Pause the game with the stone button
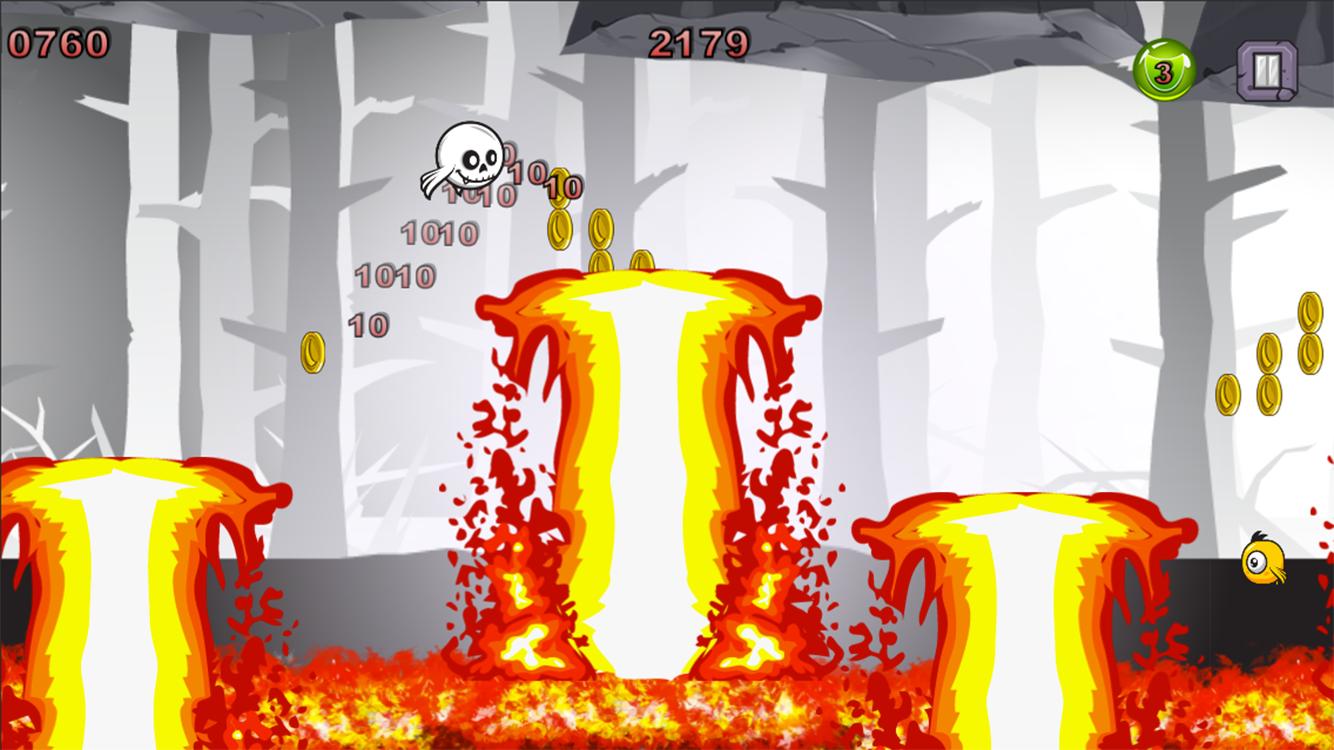1334x750 pixels. (1267, 70)
